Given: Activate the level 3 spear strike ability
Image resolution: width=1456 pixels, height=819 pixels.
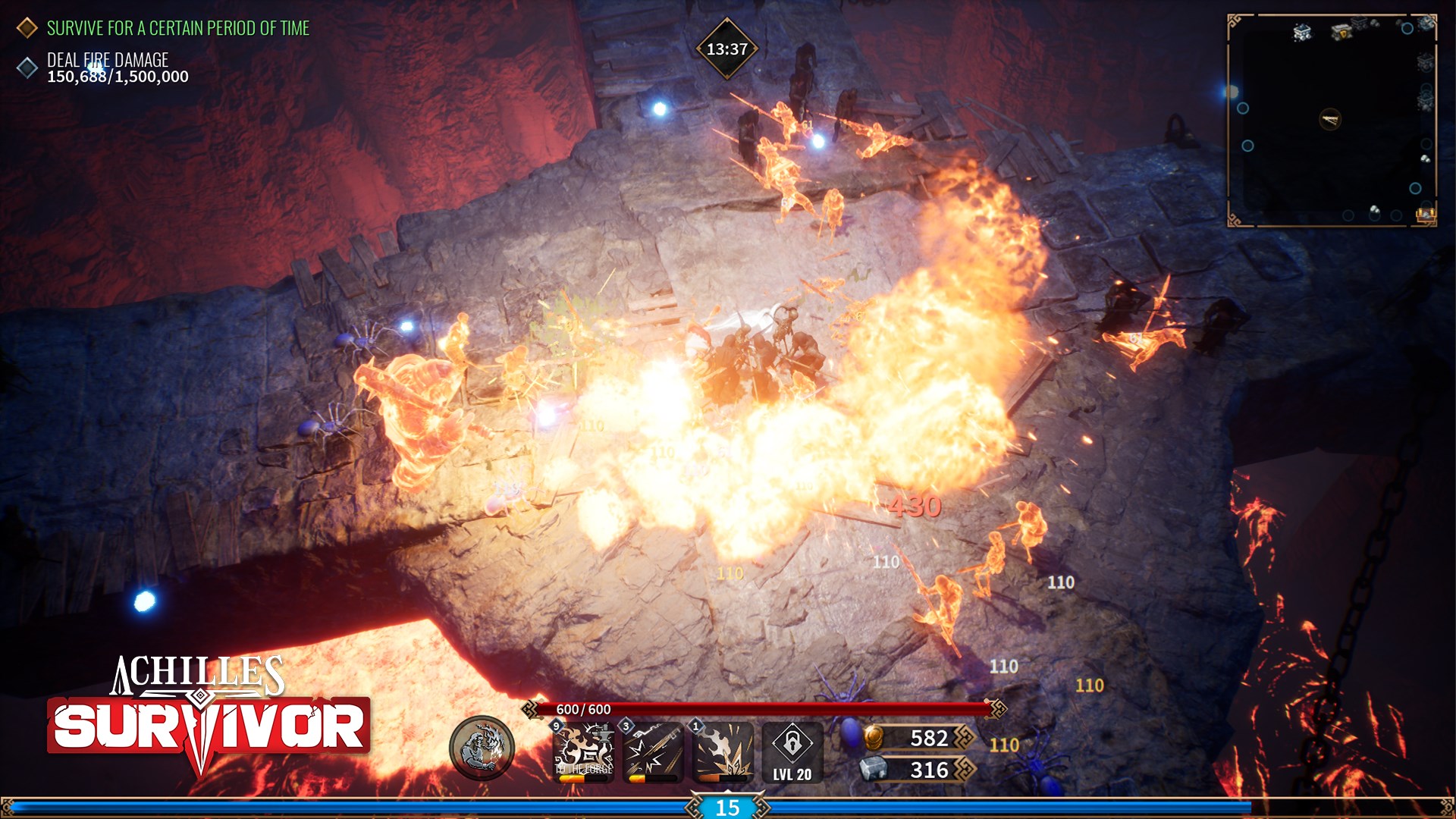Looking at the screenshot, I should pos(653,752).
